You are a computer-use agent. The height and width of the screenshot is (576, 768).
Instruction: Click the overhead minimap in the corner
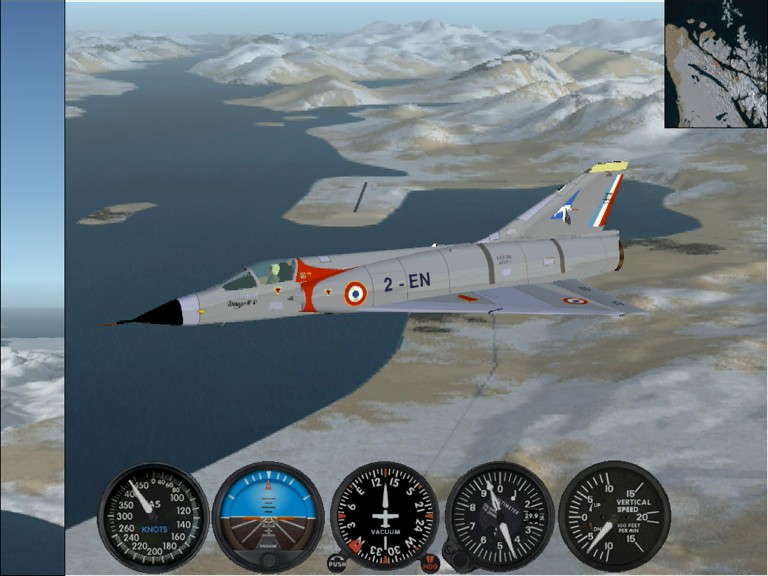[716, 64]
